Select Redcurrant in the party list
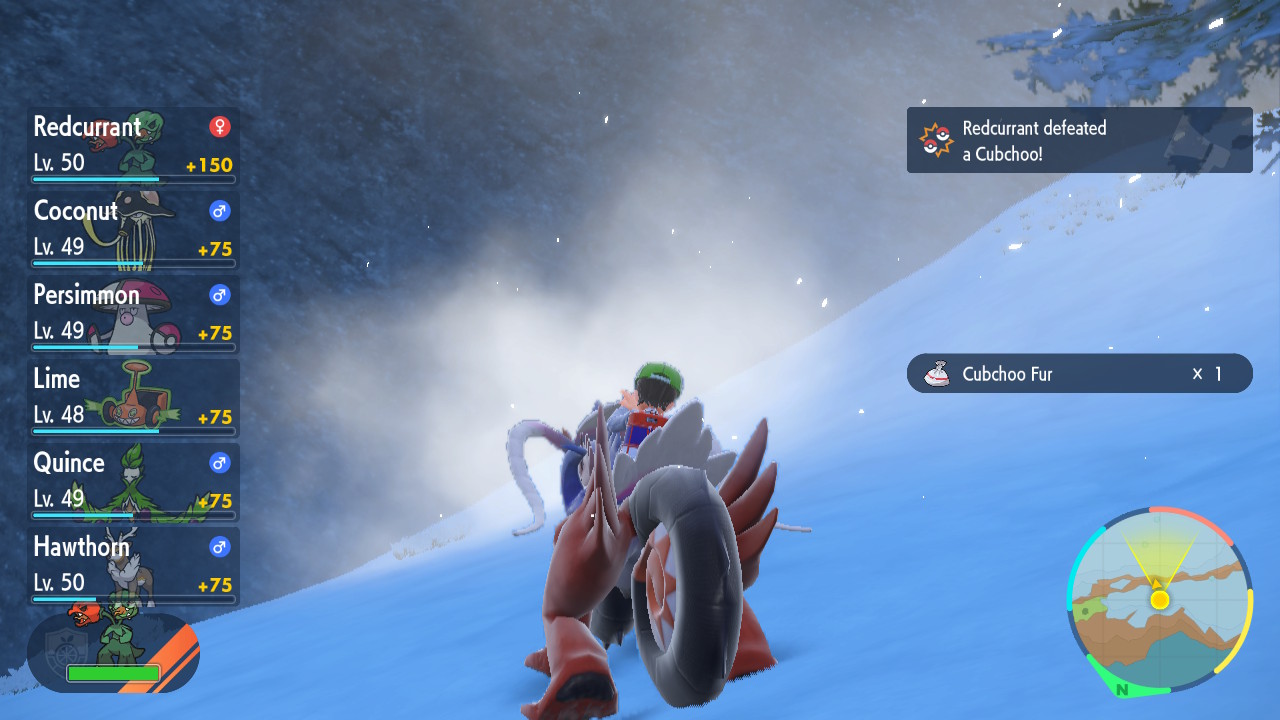The width and height of the screenshot is (1280, 720). 133,146
